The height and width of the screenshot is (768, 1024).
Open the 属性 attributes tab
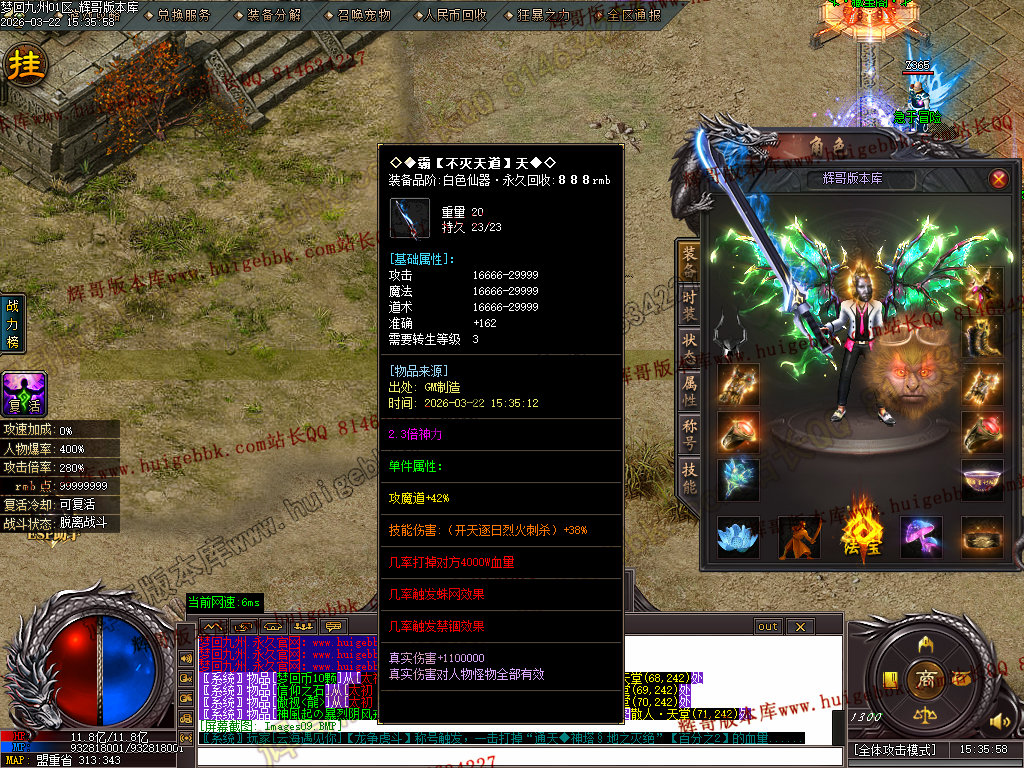tap(689, 394)
